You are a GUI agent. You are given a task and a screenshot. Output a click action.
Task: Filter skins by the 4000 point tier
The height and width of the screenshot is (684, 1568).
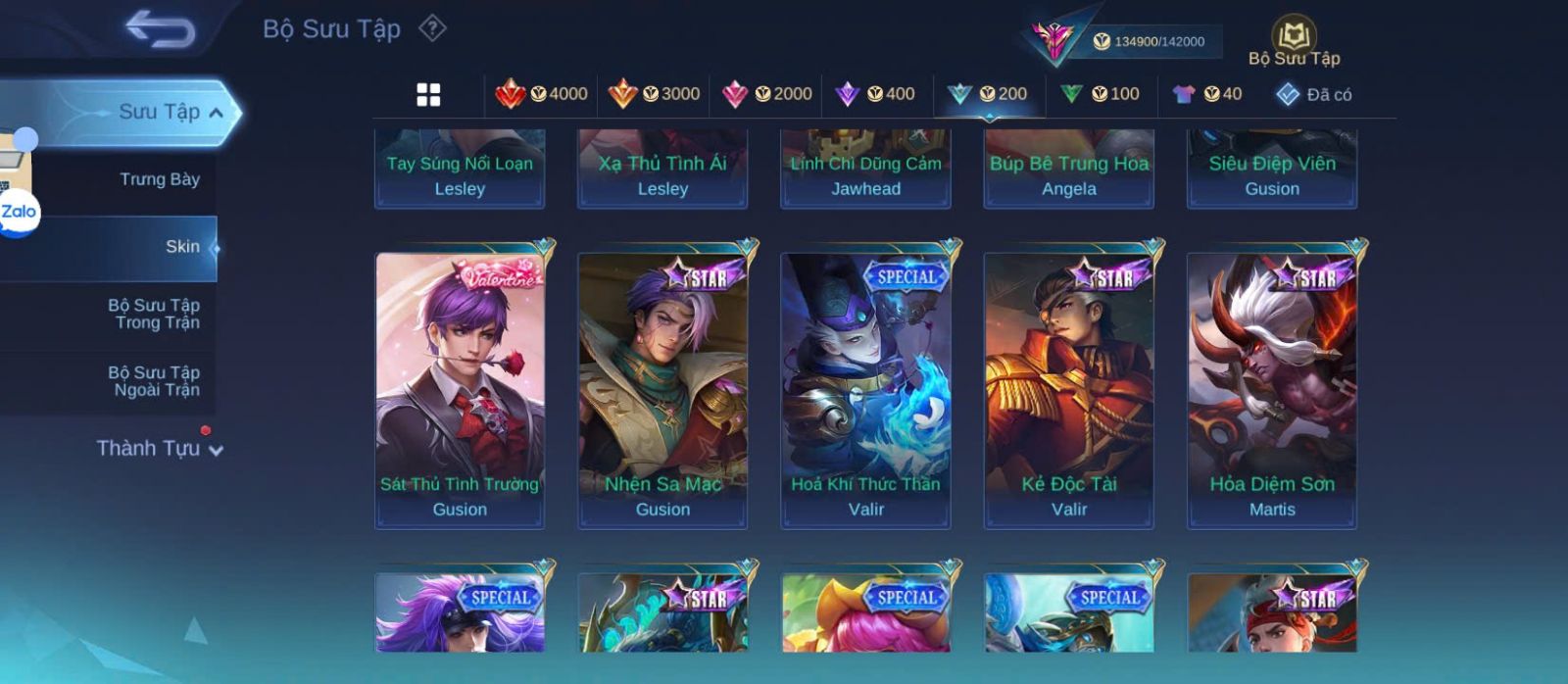542,94
